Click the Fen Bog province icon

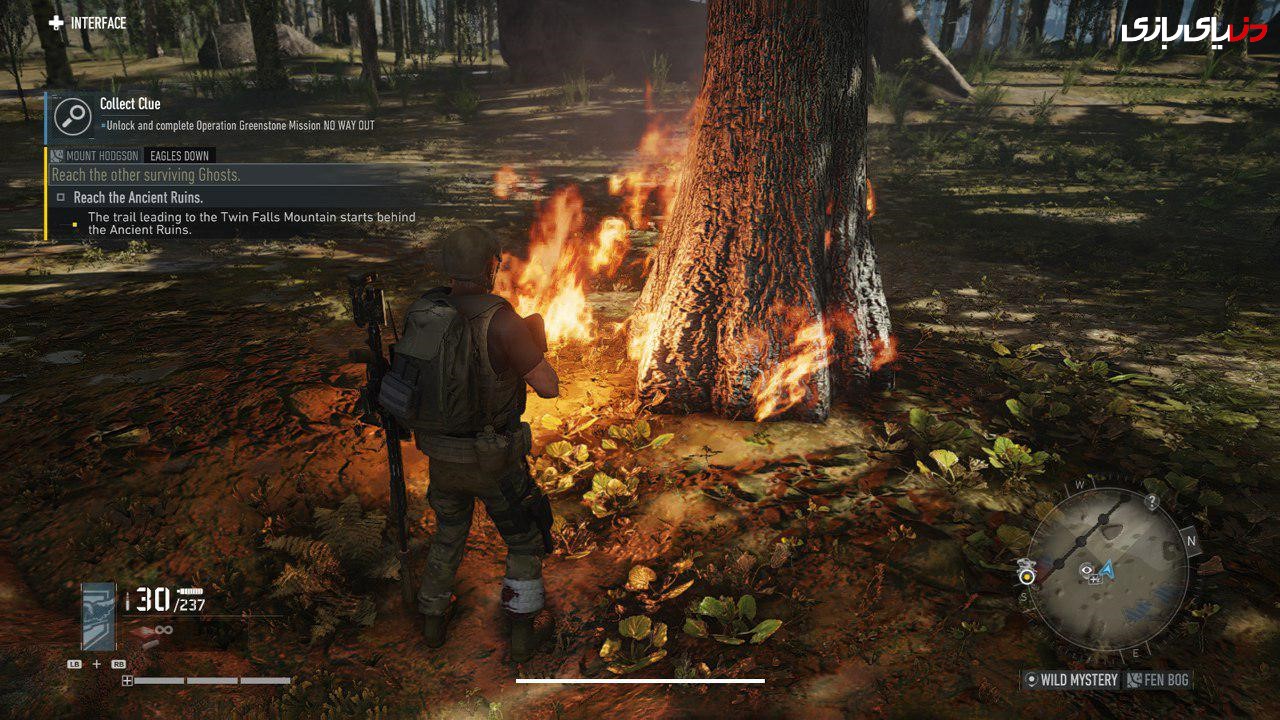(1133, 678)
